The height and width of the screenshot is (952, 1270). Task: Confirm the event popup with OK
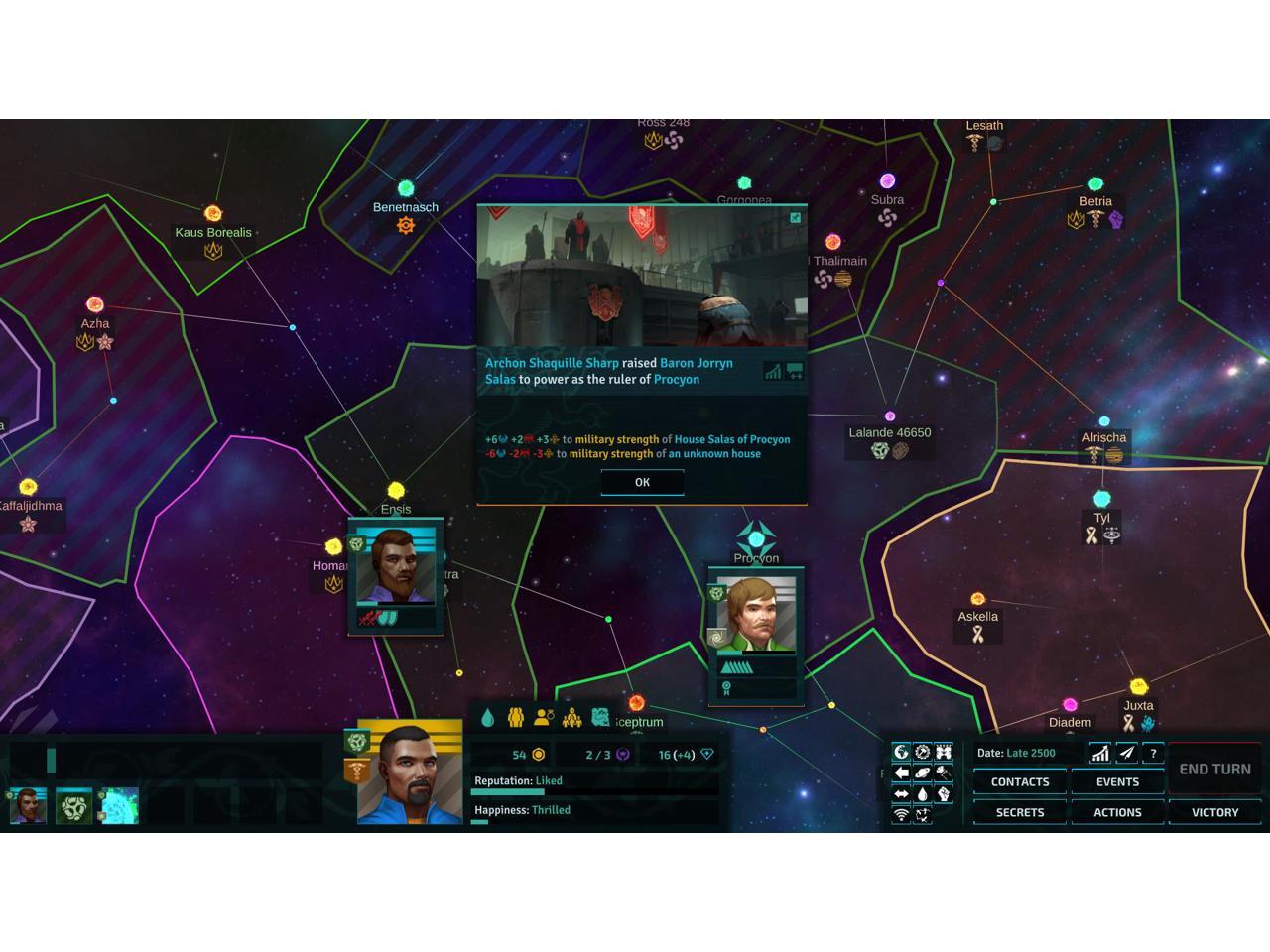pyautogui.click(x=642, y=482)
